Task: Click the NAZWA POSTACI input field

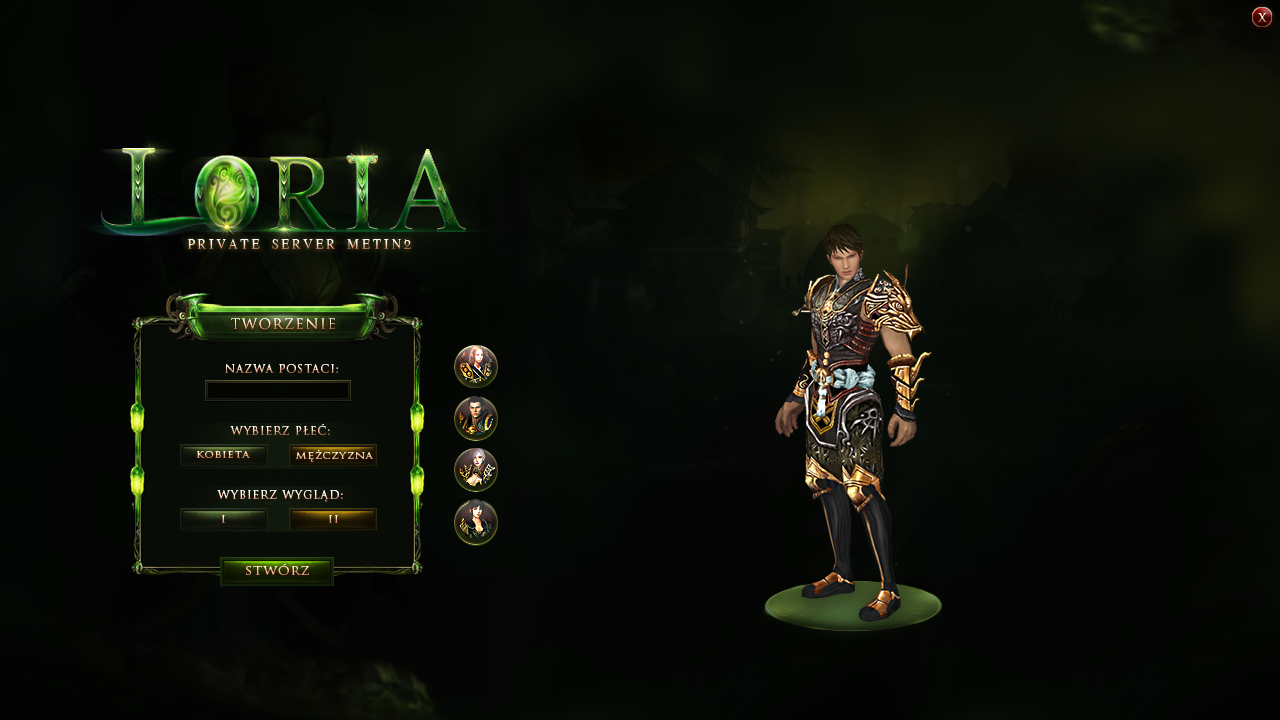Action: (x=277, y=390)
